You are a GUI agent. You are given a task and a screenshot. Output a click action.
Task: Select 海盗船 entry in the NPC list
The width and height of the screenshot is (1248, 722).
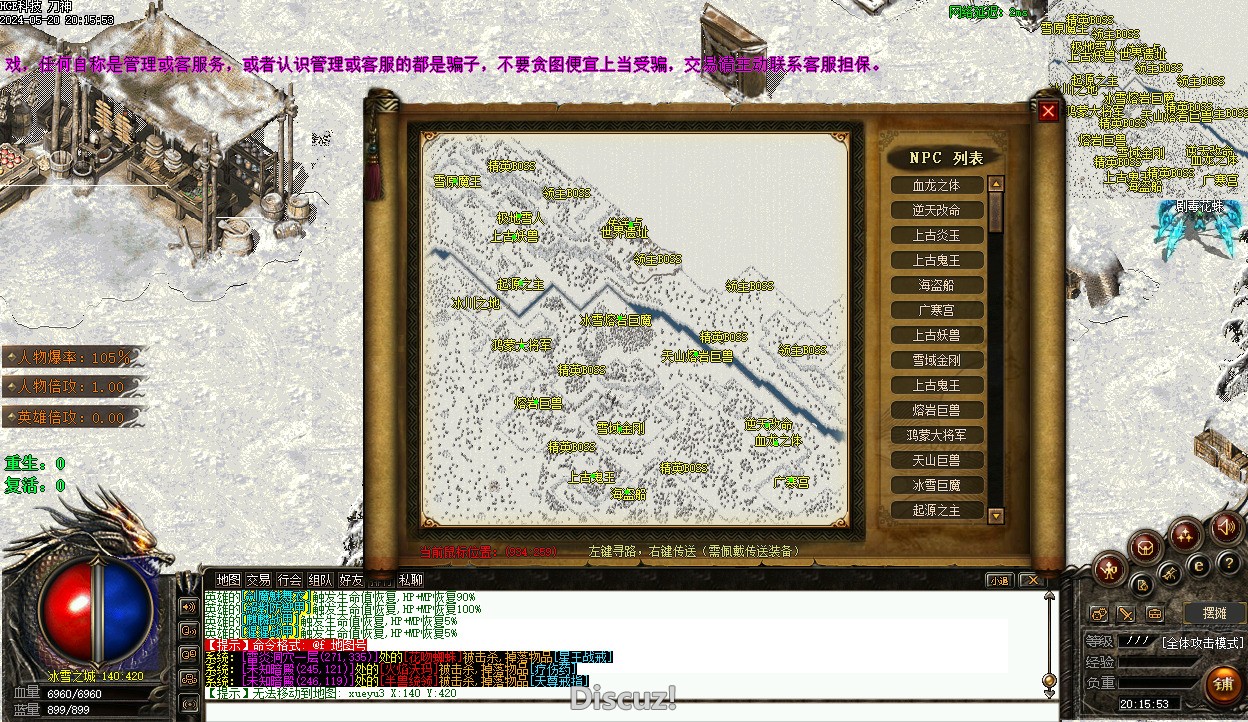936,285
